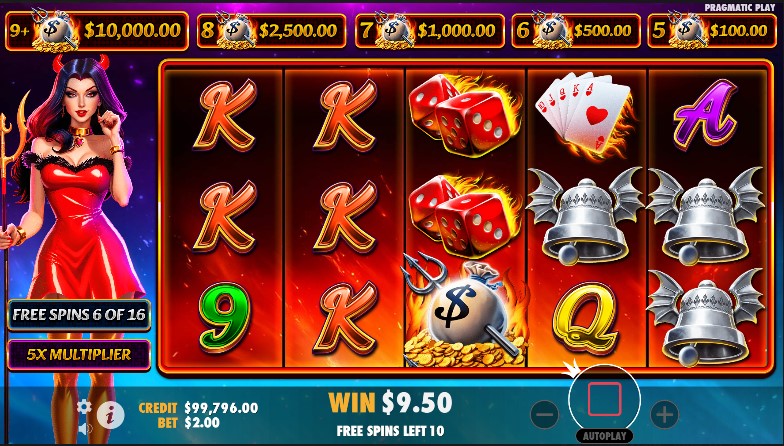Open the Autoplay options
Screen dimensions: 784x446
[x=604, y=437]
